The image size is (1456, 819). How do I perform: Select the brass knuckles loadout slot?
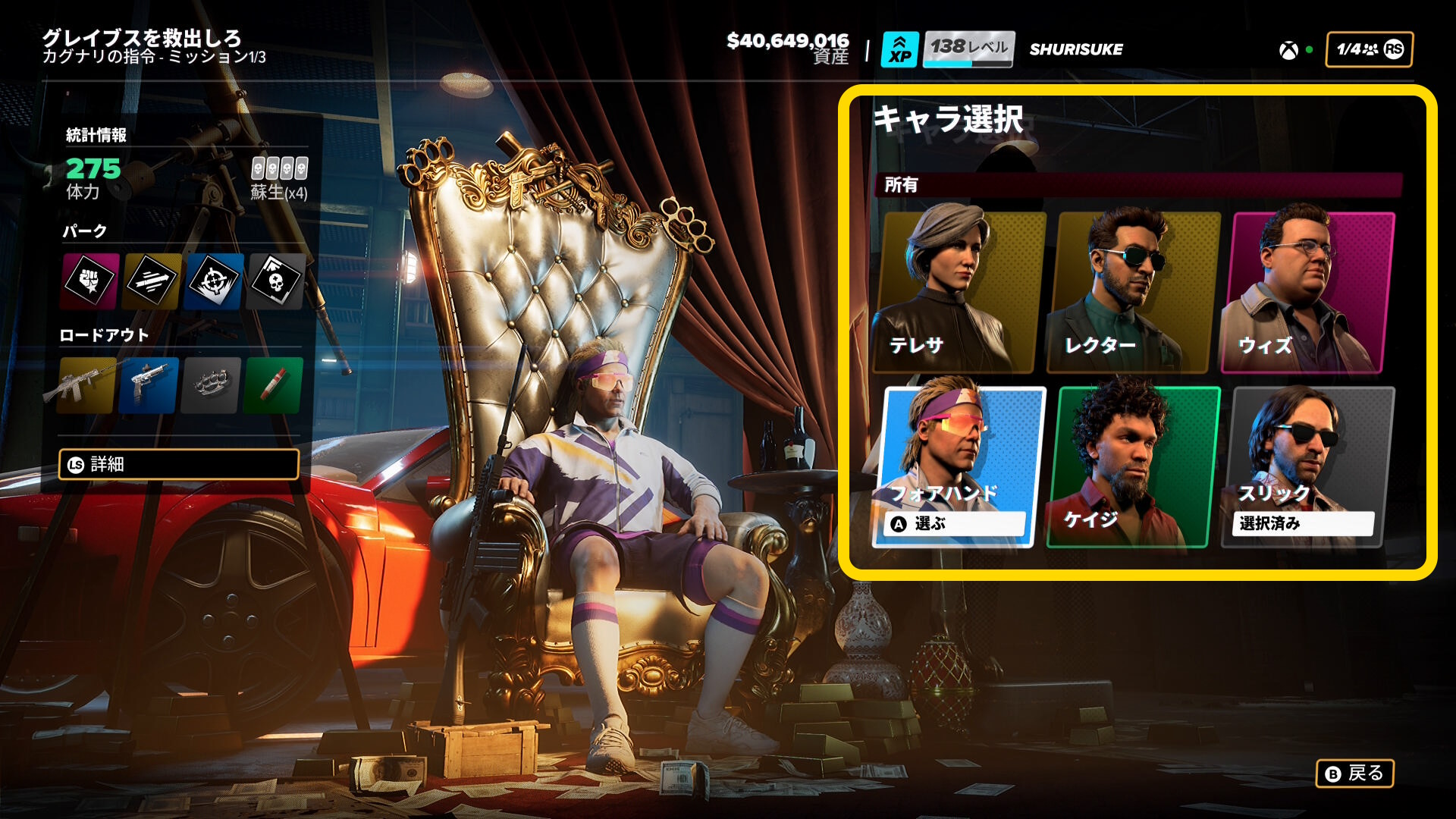click(x=212, y=385)
